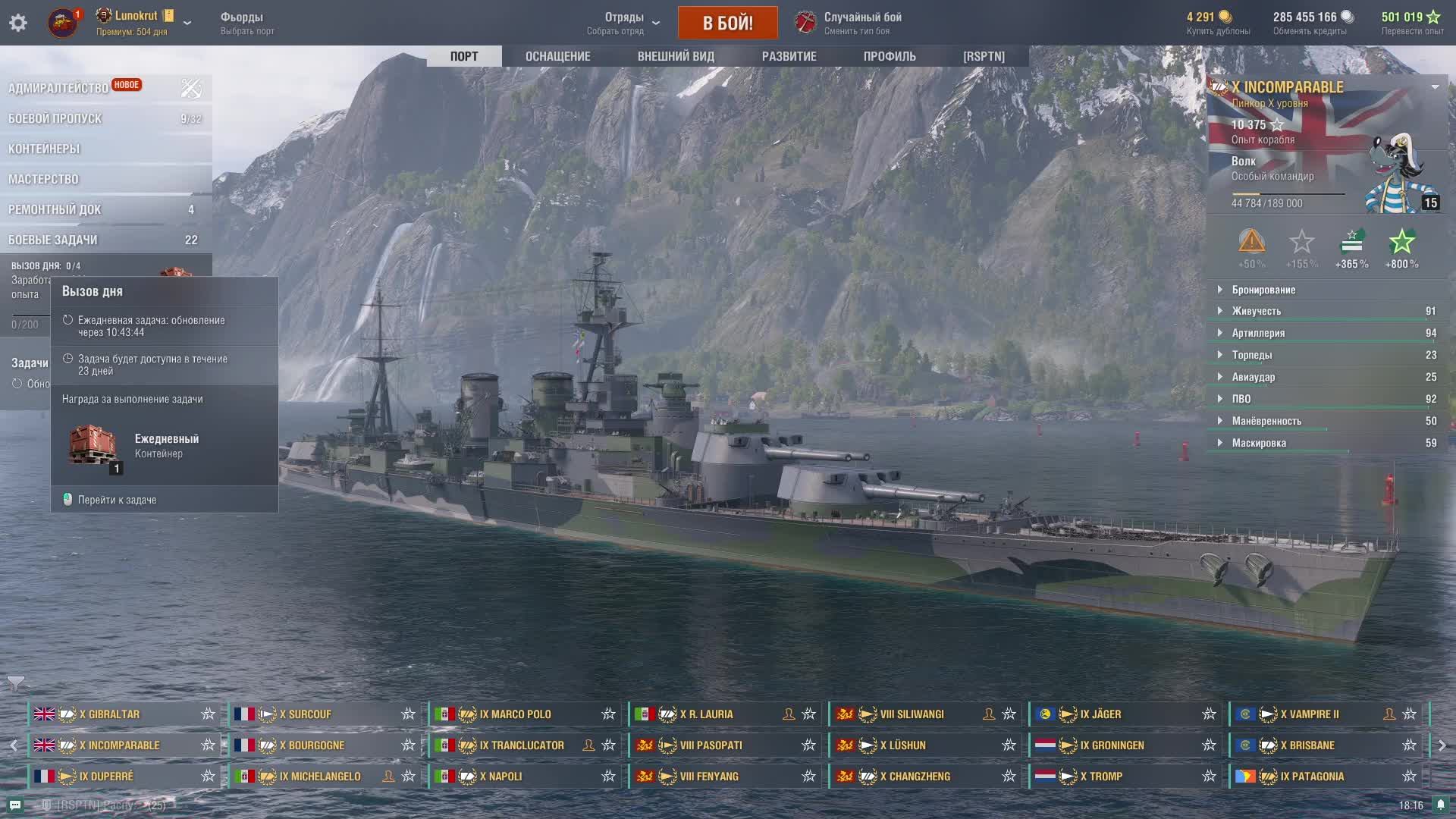Change battle type via Случайный бой
Image resolution: width=1456 pixels, height=819 pixels.
point(862,23)
